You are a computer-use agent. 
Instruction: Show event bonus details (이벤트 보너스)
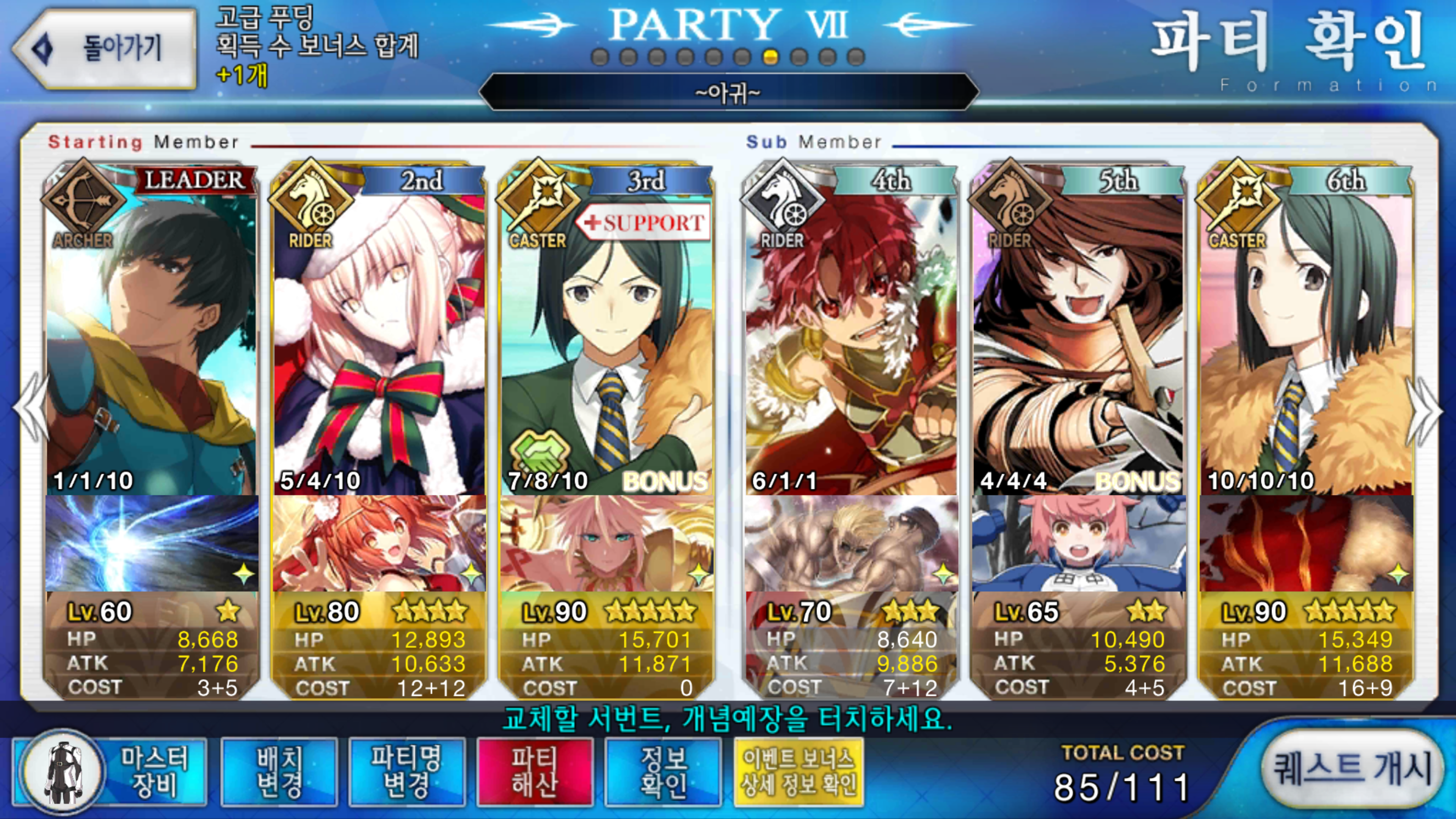(798, 772)
